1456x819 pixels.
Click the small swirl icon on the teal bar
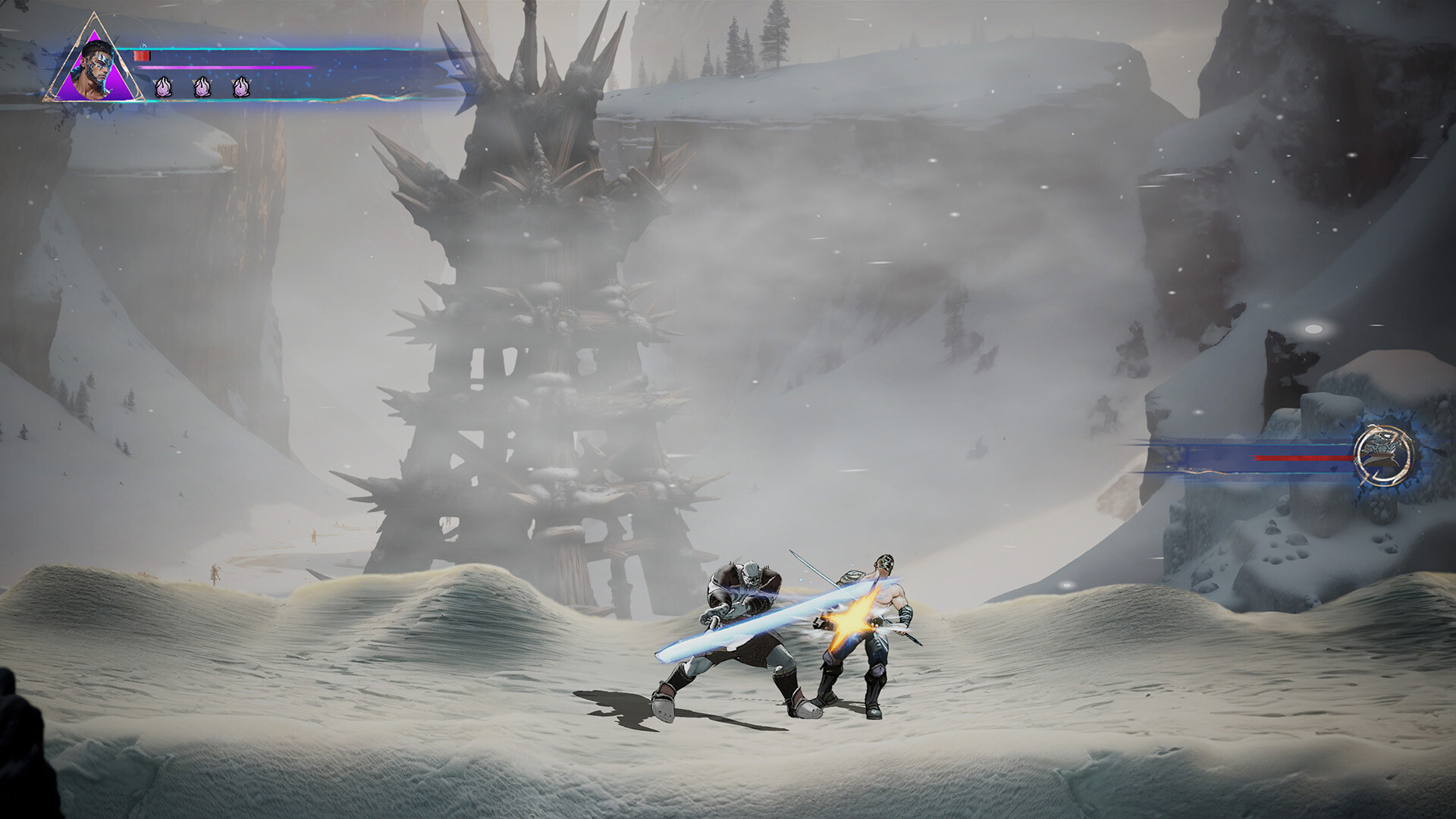(x=143, y=47)
